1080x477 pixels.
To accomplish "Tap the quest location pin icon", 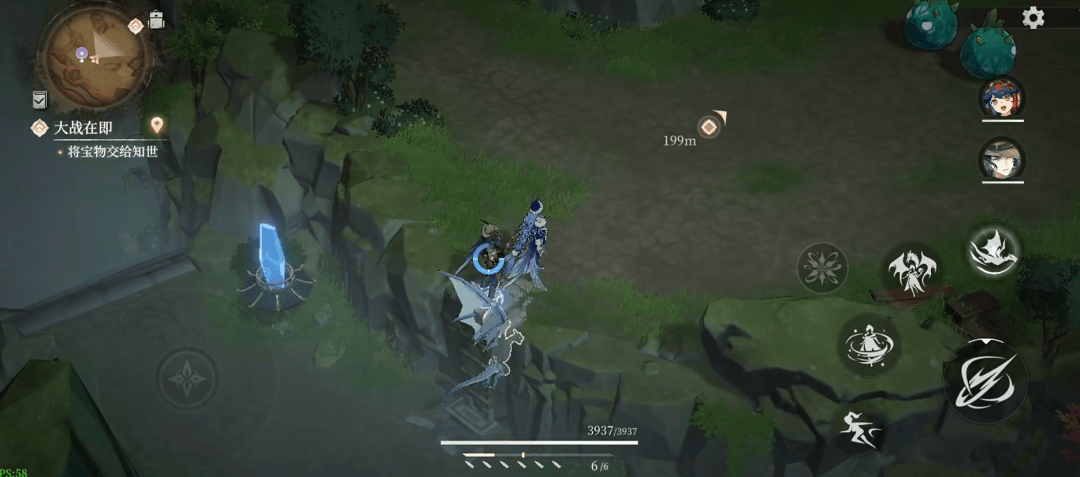I will click(157, 125).
